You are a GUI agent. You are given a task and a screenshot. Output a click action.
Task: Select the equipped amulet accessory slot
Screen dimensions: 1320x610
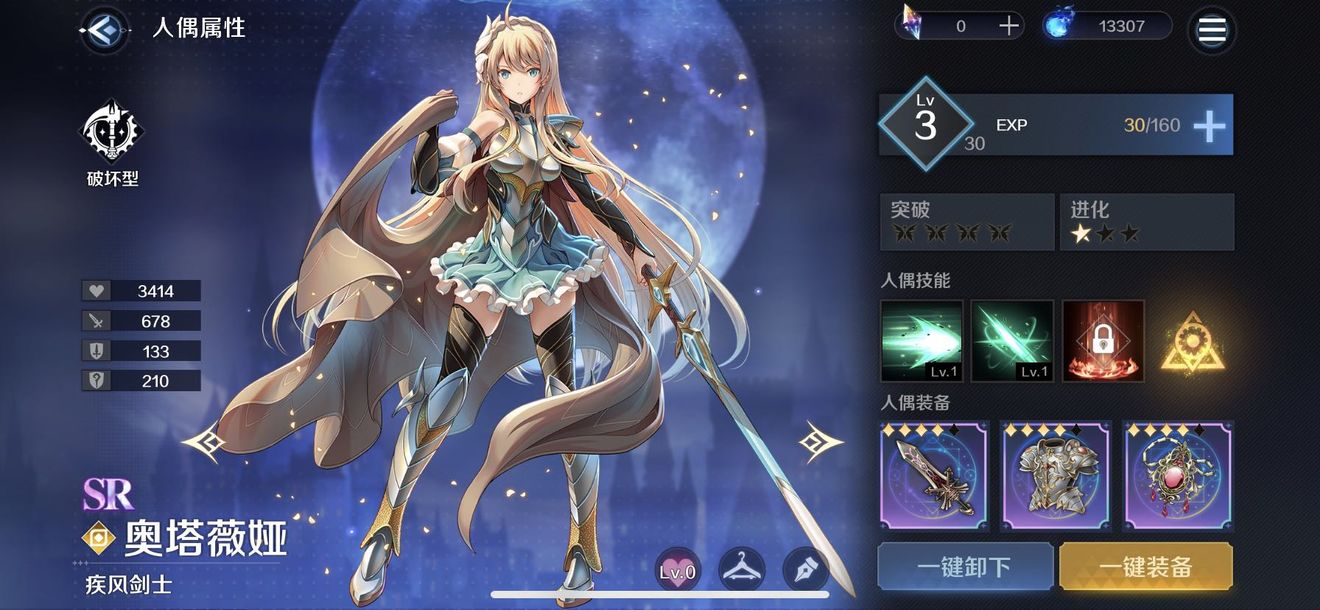[x=1176, y=476]
